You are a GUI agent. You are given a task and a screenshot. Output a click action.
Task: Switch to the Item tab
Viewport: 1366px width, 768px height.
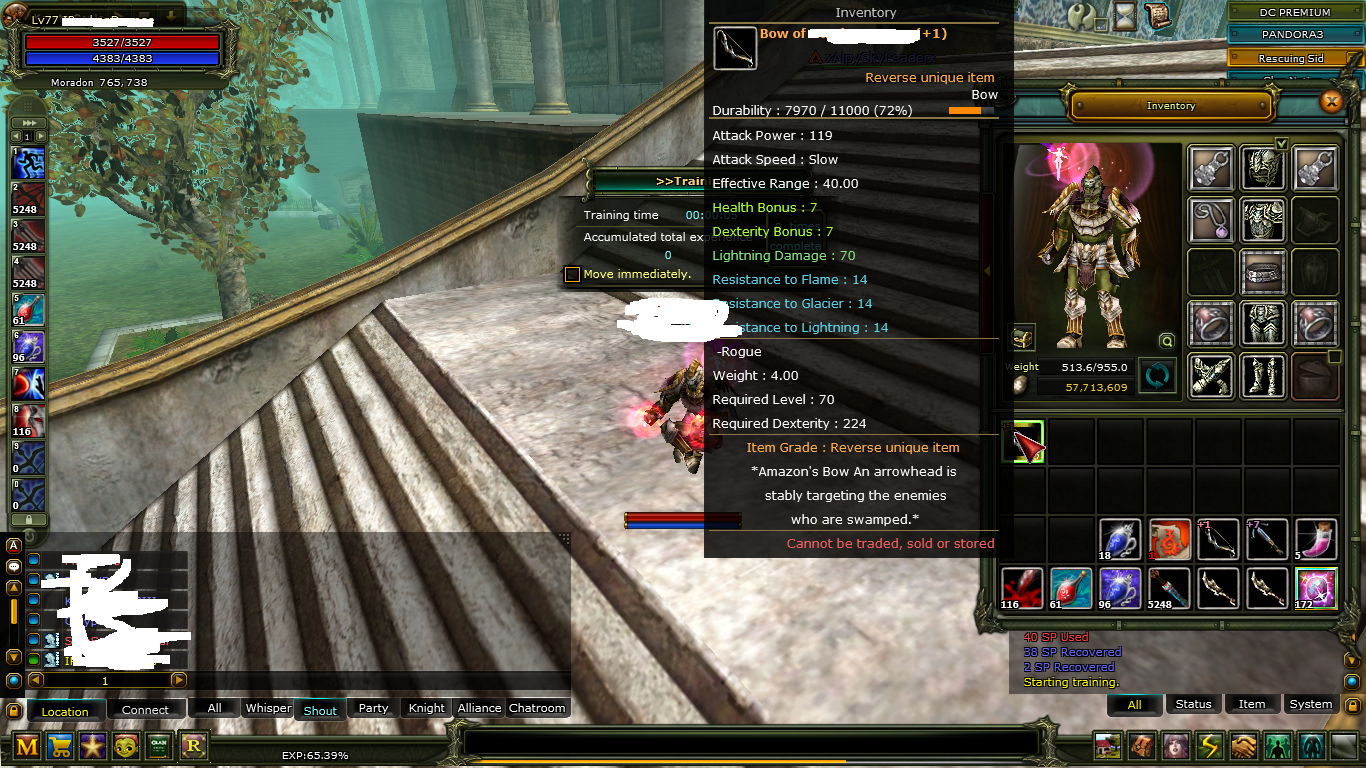[x=1252, y=704]
